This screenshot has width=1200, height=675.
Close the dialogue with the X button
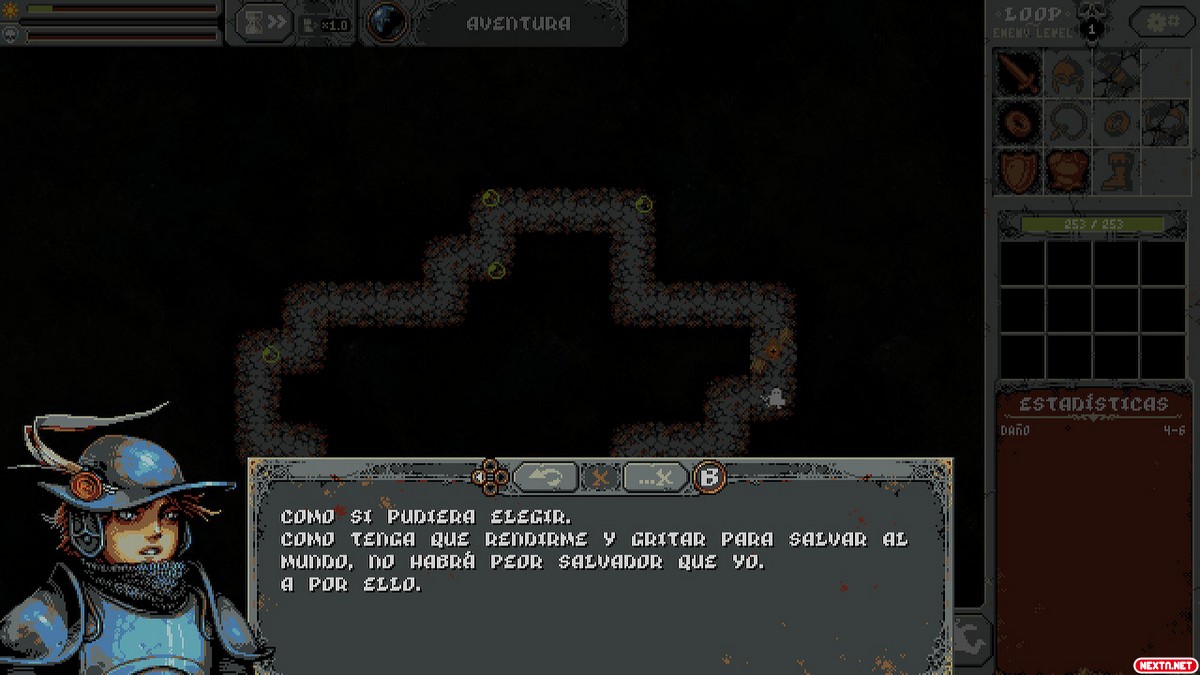click(600, 477)
